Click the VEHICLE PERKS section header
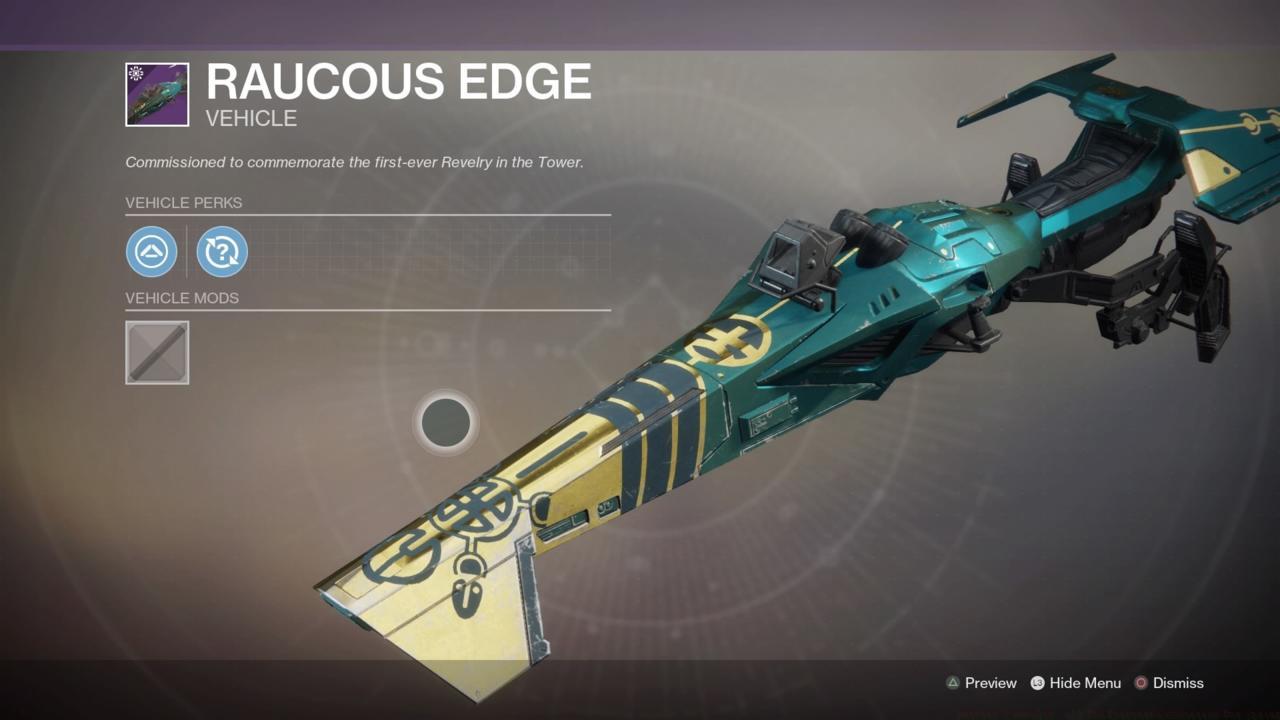 184,203
